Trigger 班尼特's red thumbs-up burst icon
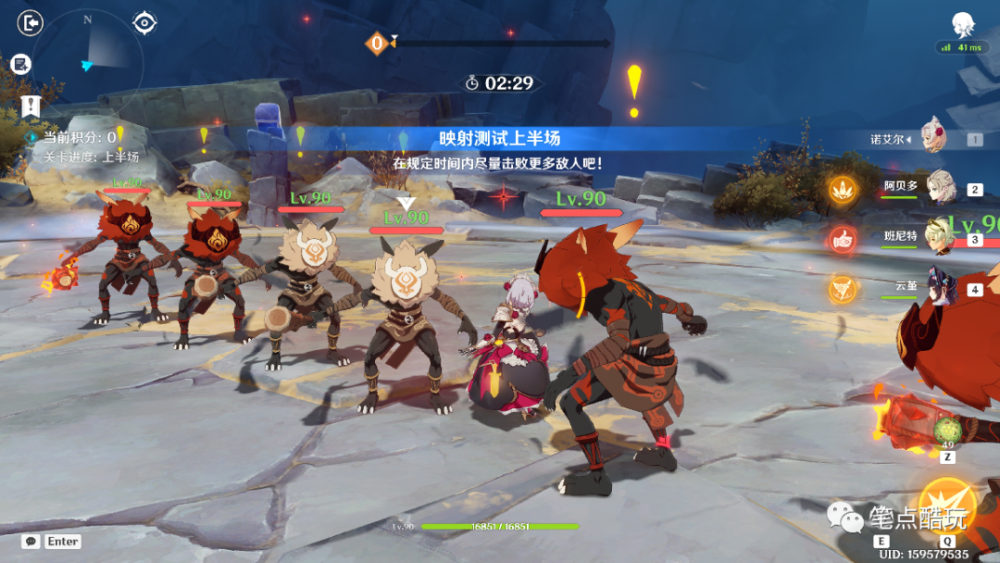Image resolution: width=1000 pixels, height=563 pixels. (842, 238)
